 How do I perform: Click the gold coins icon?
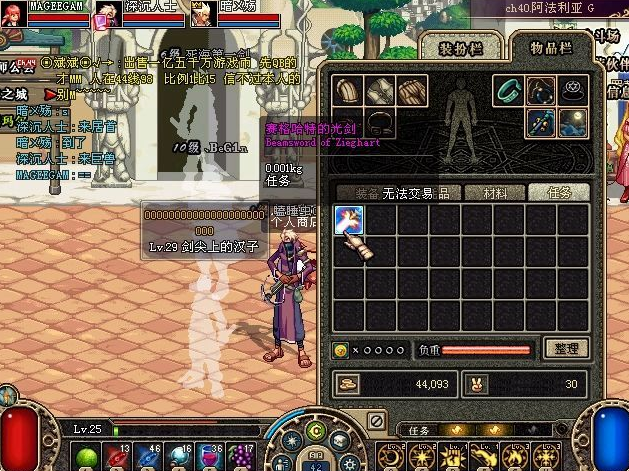pos(346,382)
